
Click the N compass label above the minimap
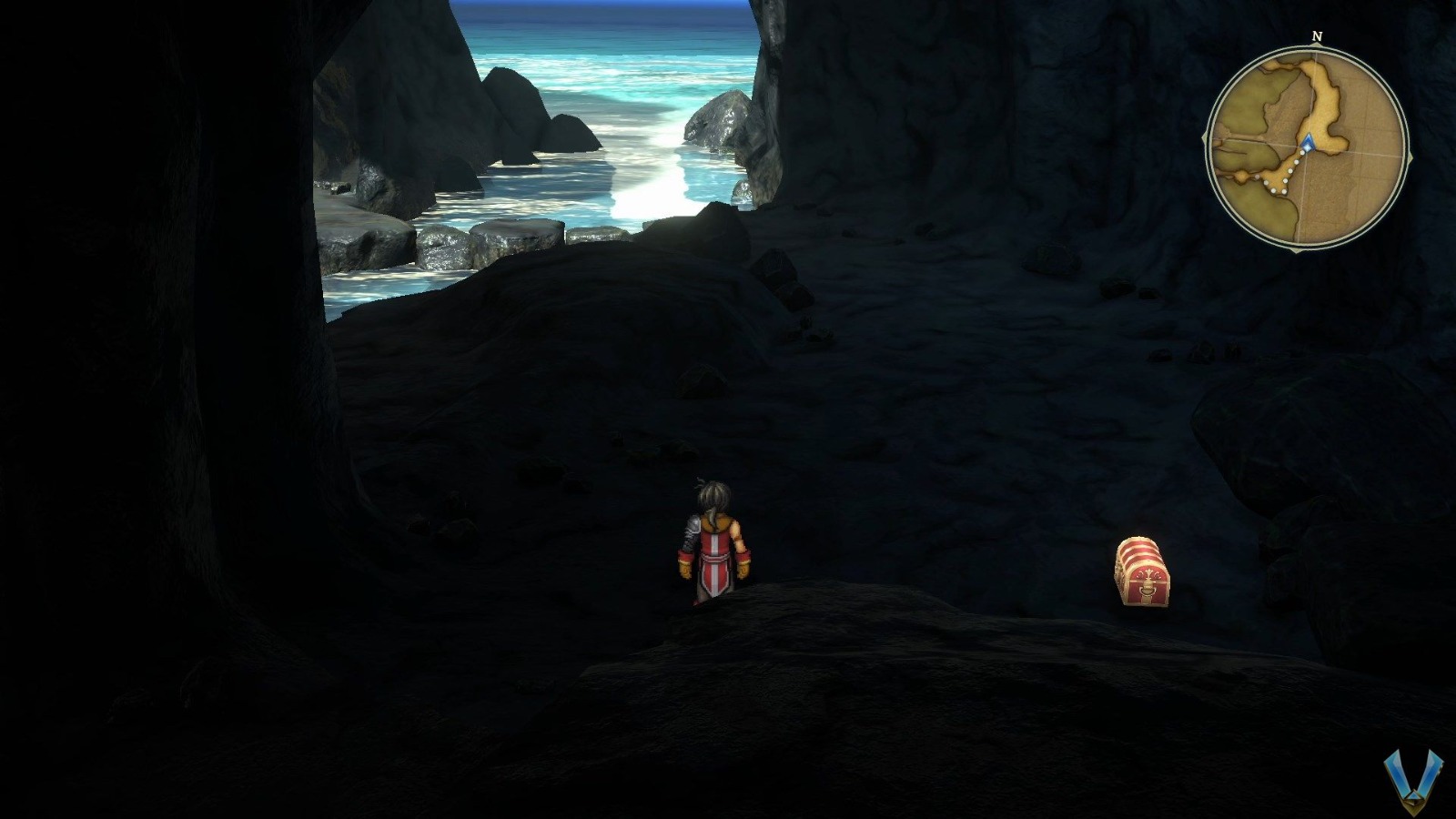pyautogui.click(x=1317, y=35)
